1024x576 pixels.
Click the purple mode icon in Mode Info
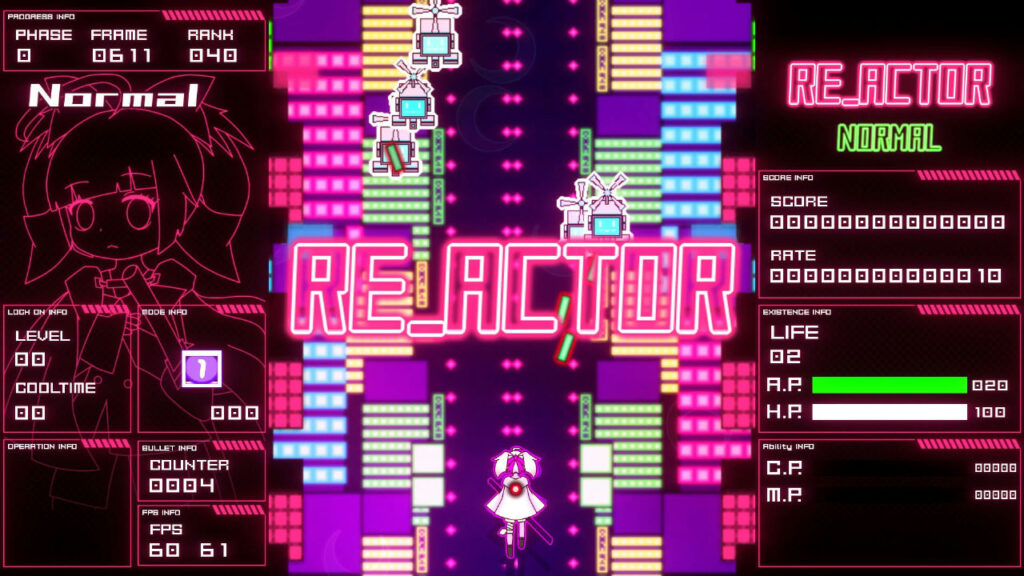tap(200, 368)
